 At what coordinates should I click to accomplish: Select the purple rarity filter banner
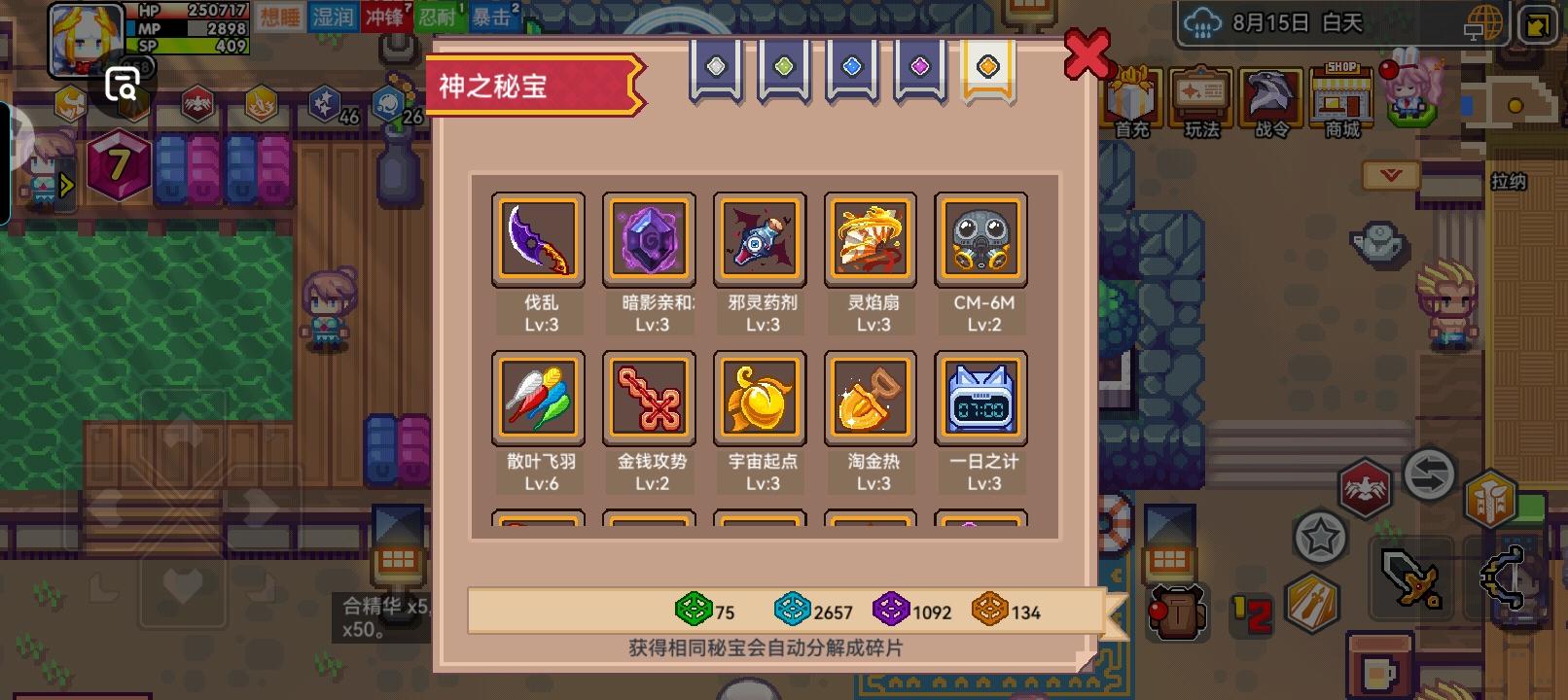[919, 66]
